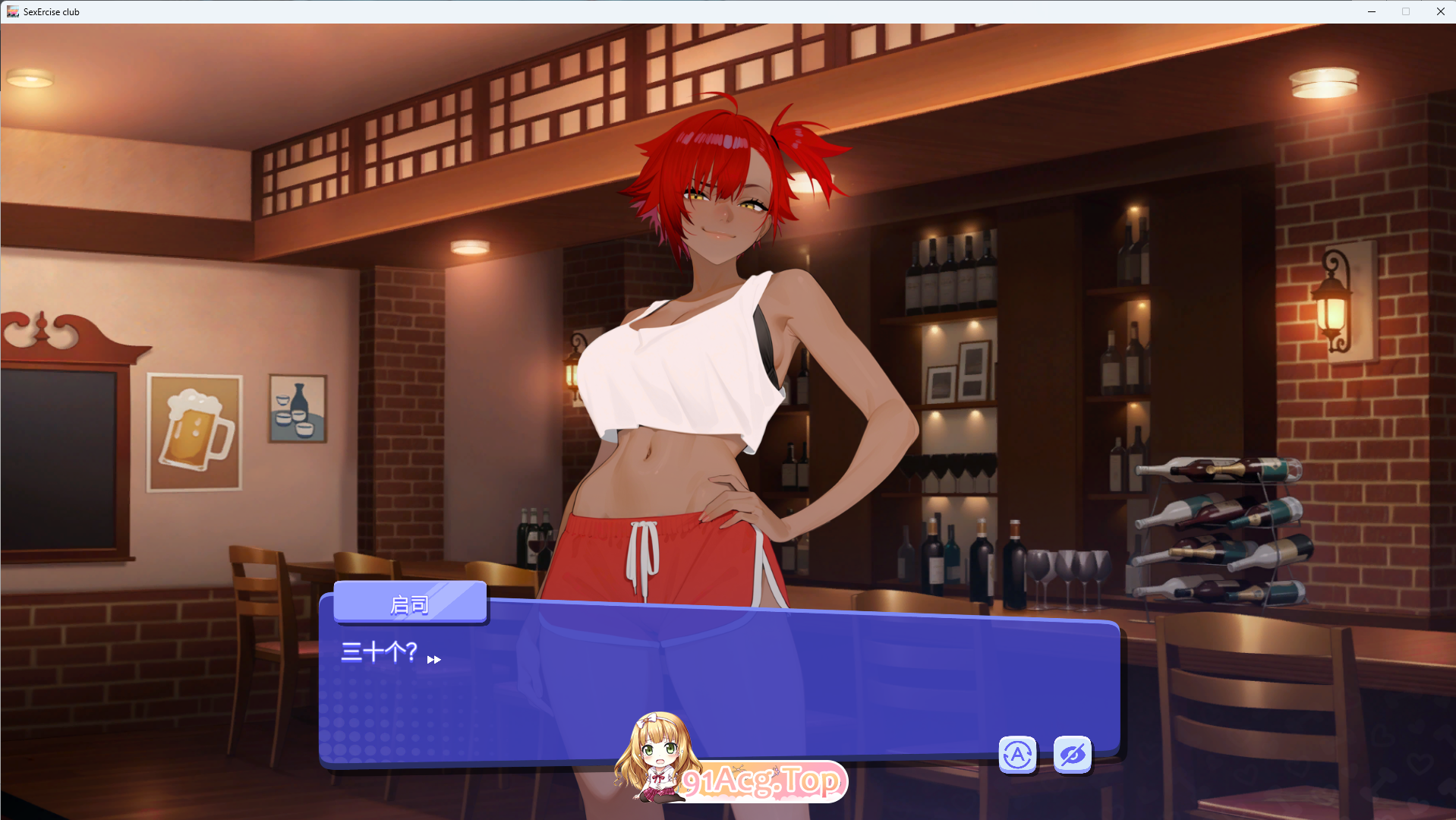Click the SexErcise club icon in title bar
Screen dimensions: 1456x820
click(12, 11)
